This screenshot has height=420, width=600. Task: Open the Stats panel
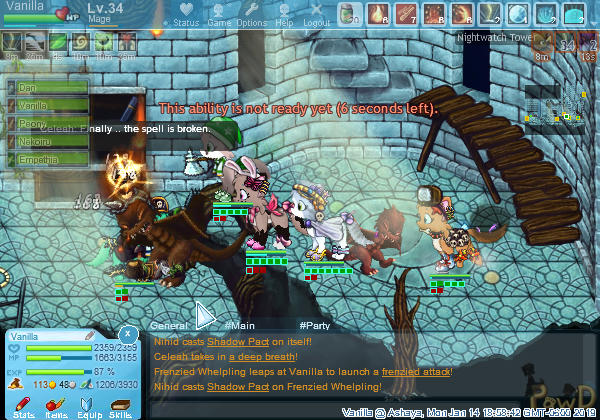point(24,405)
